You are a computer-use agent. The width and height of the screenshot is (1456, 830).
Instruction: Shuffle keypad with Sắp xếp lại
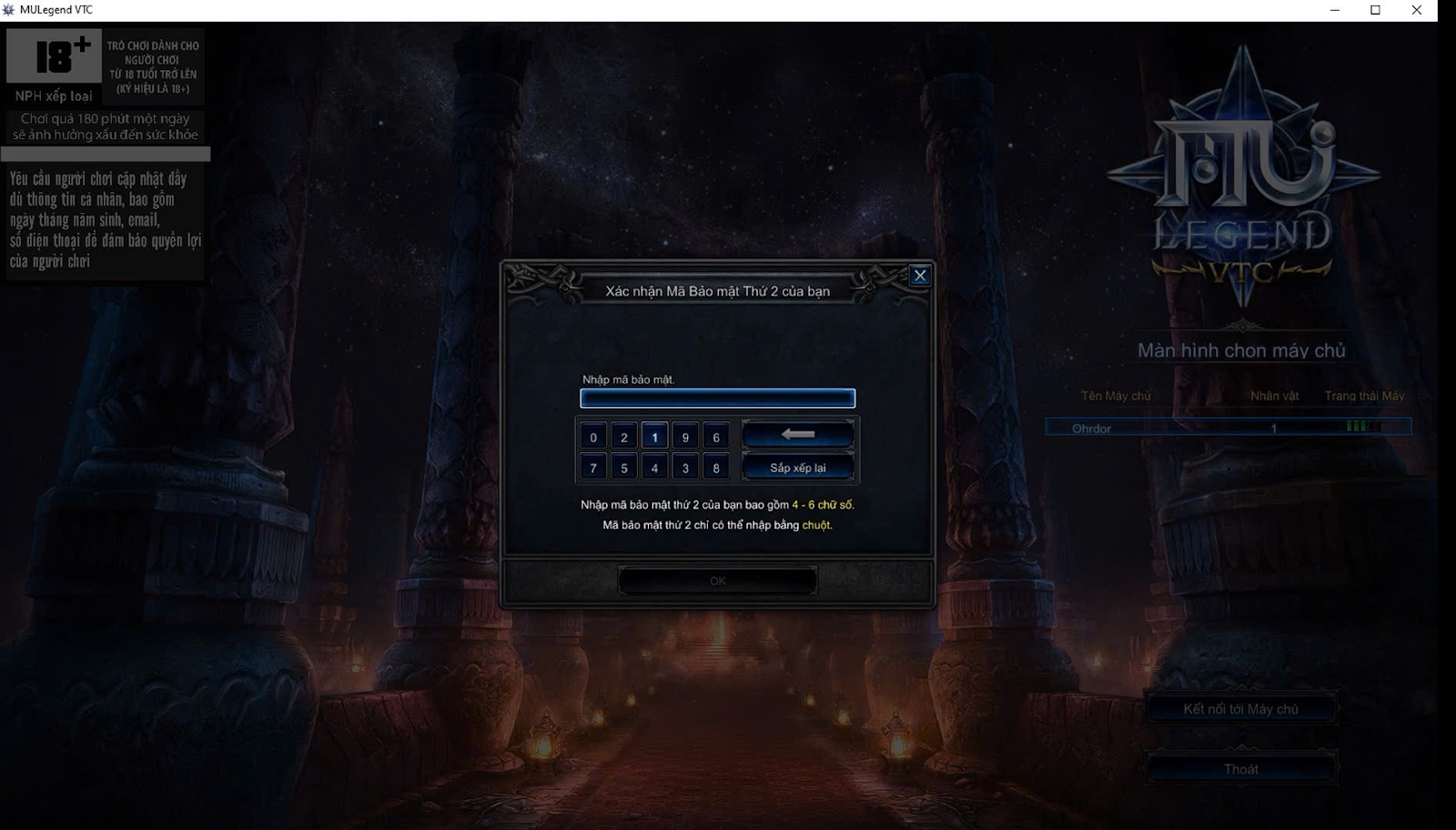coord(798,468)
